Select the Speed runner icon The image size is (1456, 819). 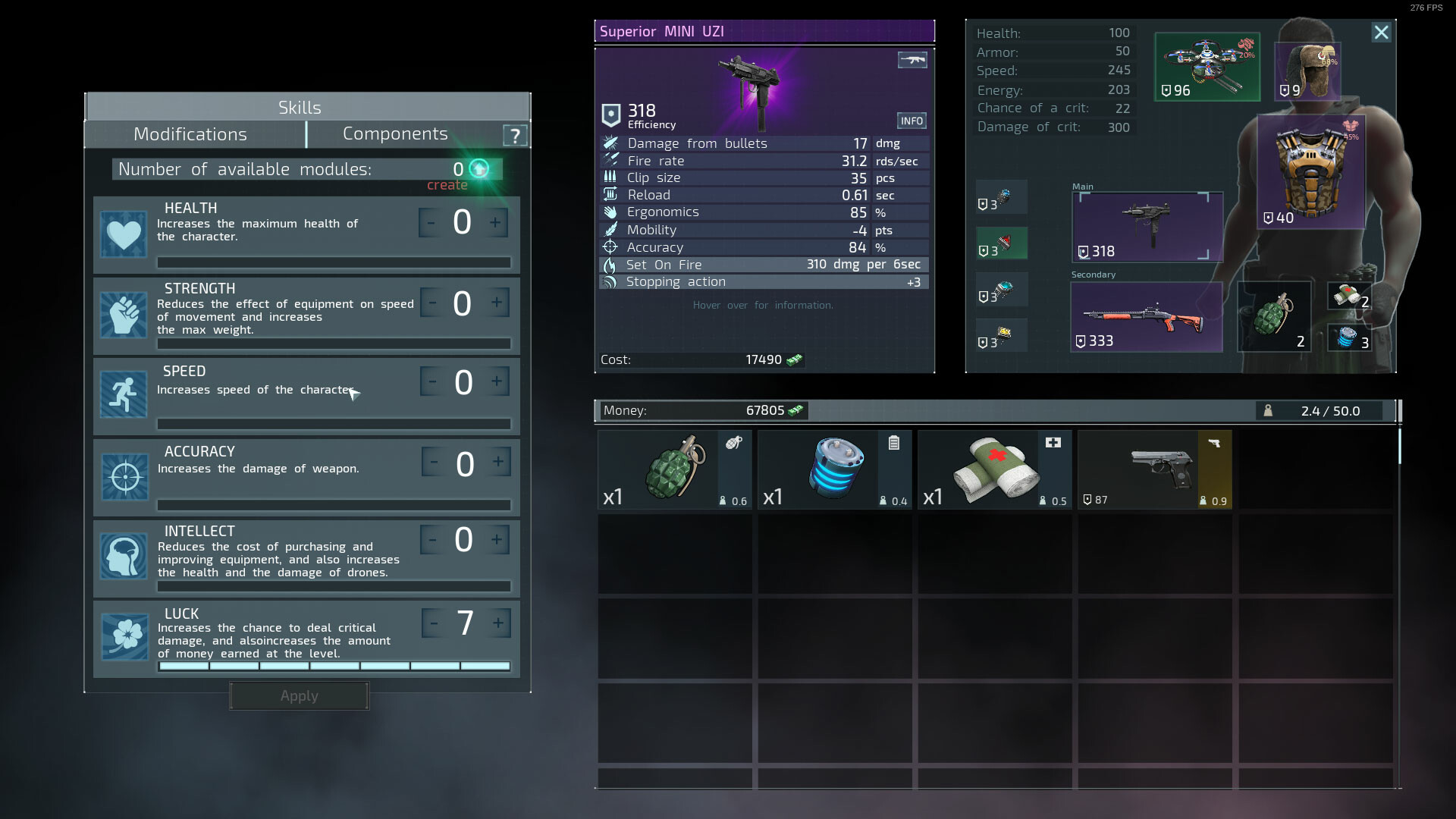(124, 395)
